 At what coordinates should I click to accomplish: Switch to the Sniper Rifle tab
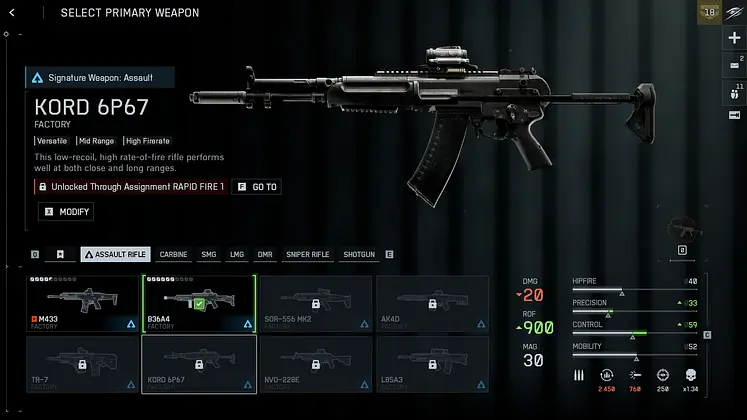[x=307, y=255]
